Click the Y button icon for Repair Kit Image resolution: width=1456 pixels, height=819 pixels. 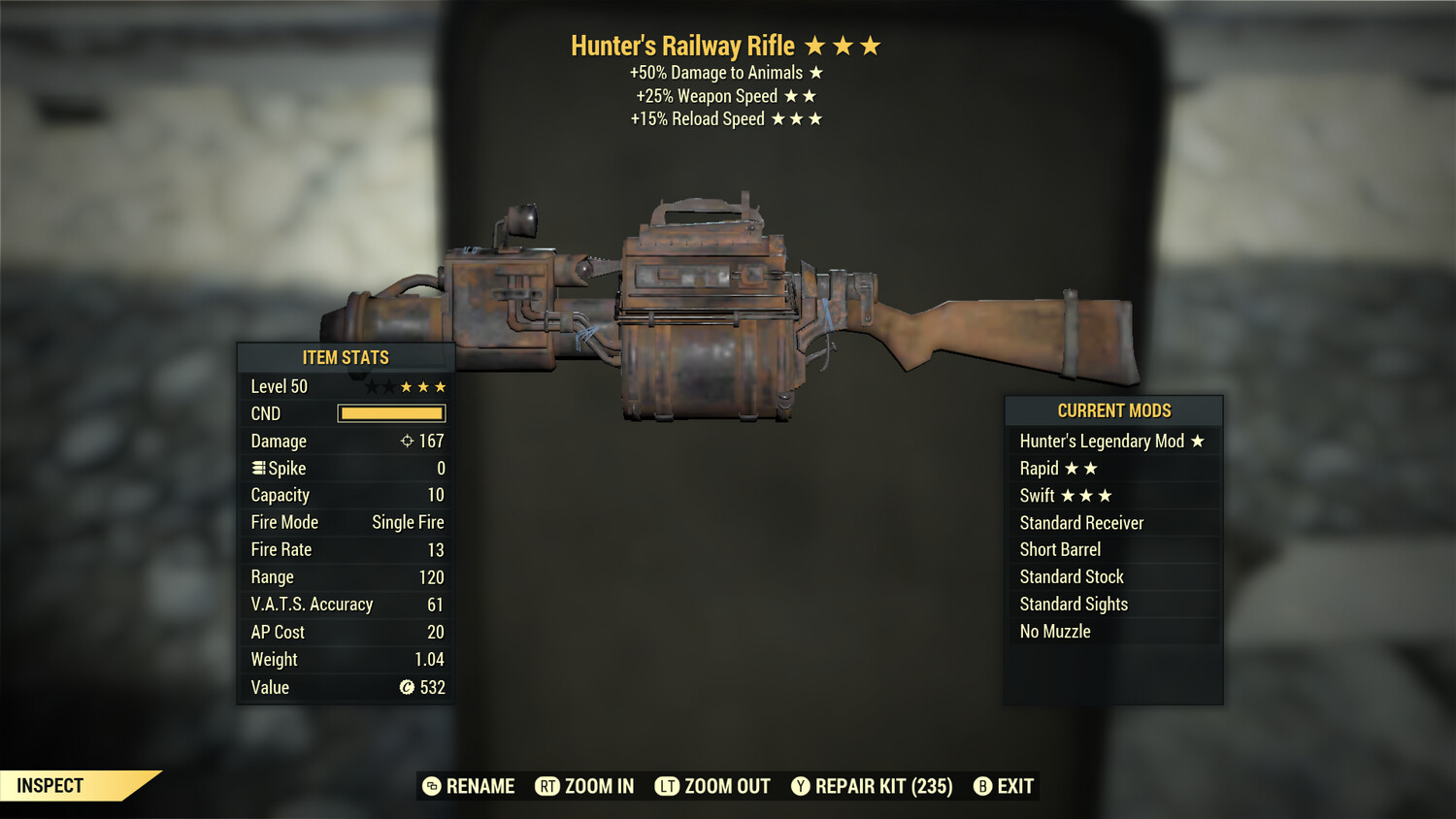click(802, 786)
